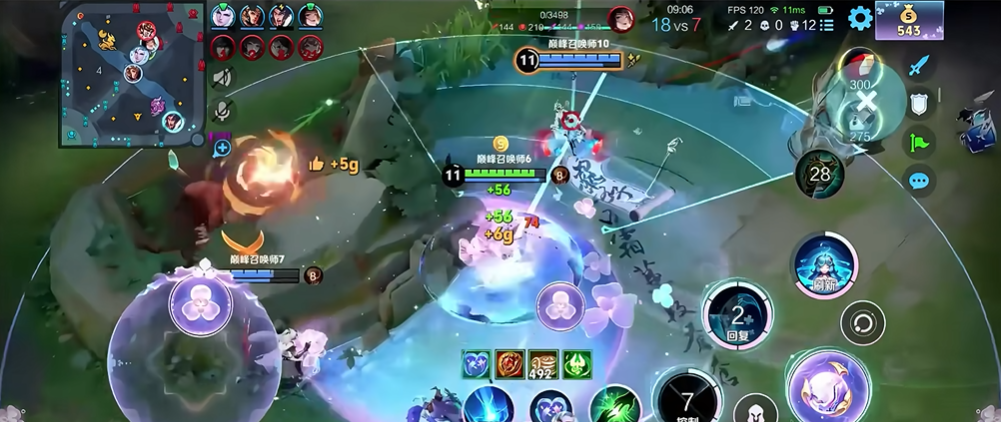Viewport: 1001px width, 422px height.
Task: Send the blue sword attack signal
Action: tap(920, 66)
